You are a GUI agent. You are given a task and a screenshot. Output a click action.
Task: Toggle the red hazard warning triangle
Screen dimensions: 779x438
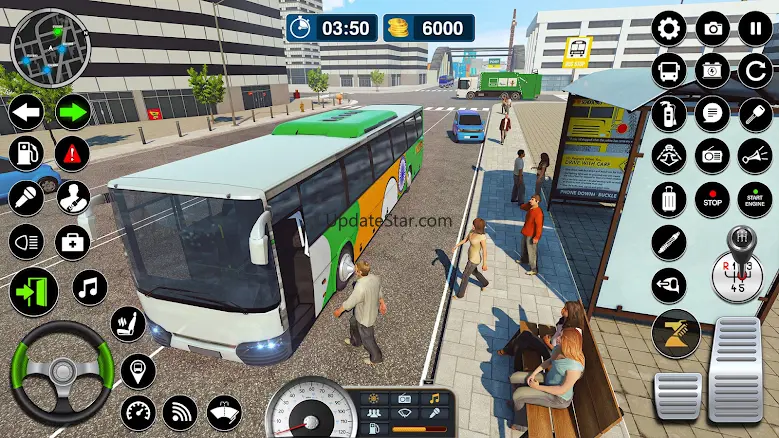coord(72,153)
